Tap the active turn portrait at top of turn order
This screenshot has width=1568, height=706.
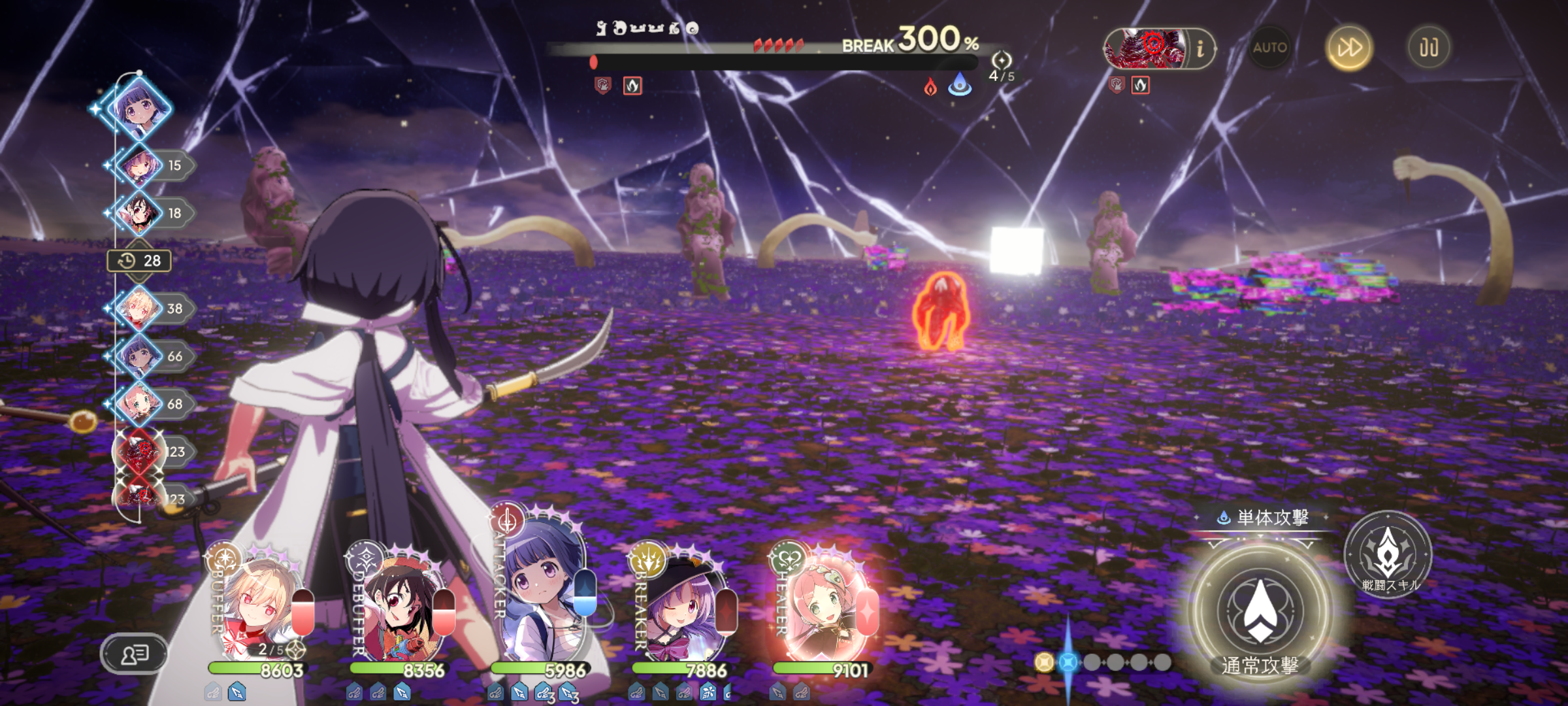point(139,108)
